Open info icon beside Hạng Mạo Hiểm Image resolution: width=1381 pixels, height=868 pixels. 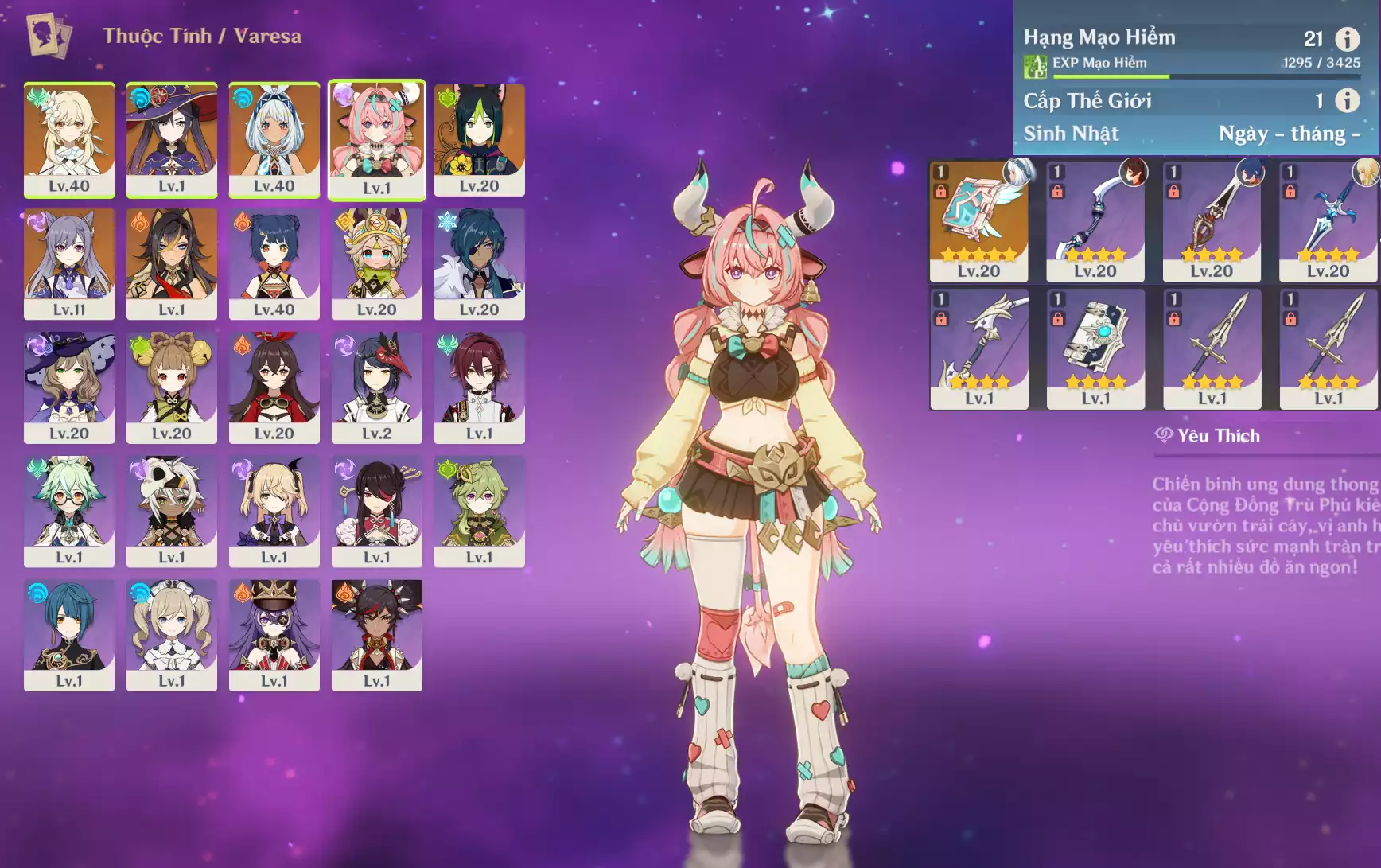(x=1347, y=38)
